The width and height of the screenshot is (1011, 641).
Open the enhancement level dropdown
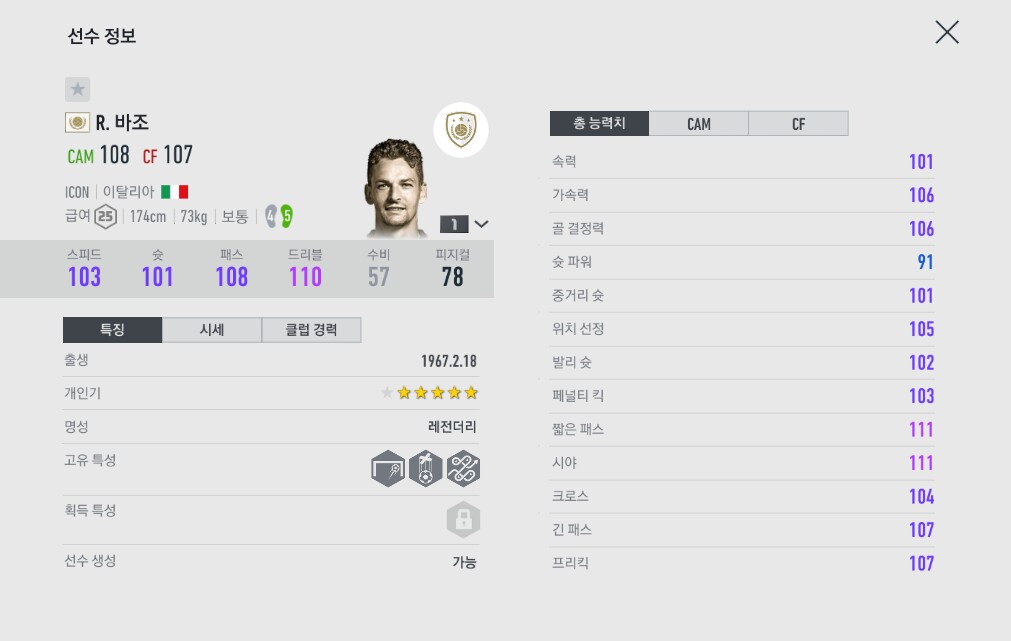[x=465, y=224]
